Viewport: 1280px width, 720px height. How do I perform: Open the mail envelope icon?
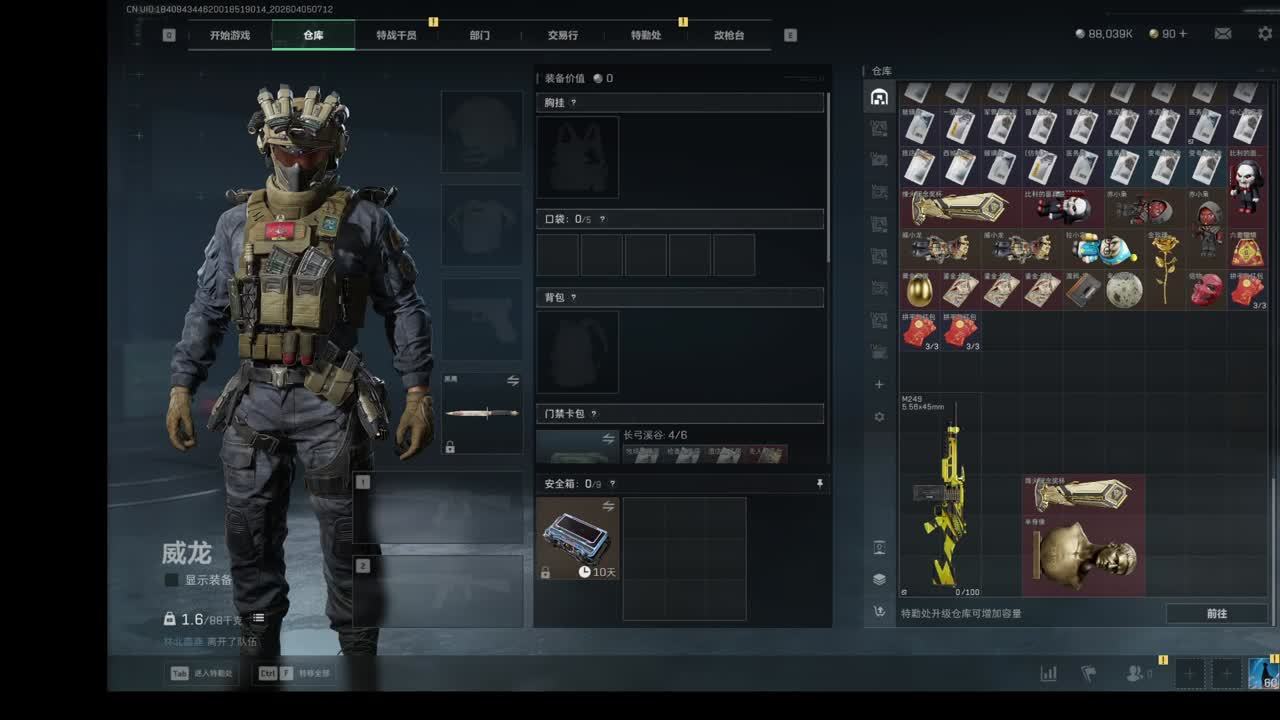click(x=1223, y=34)
